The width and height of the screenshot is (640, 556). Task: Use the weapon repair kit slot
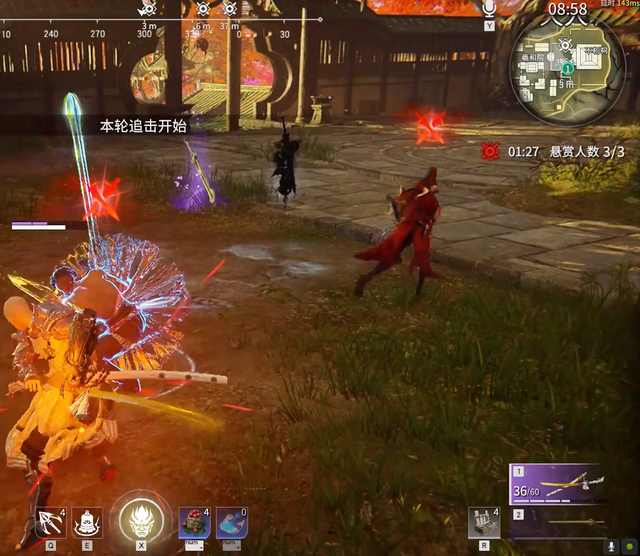pyautogui.click(x=484, y=523)
